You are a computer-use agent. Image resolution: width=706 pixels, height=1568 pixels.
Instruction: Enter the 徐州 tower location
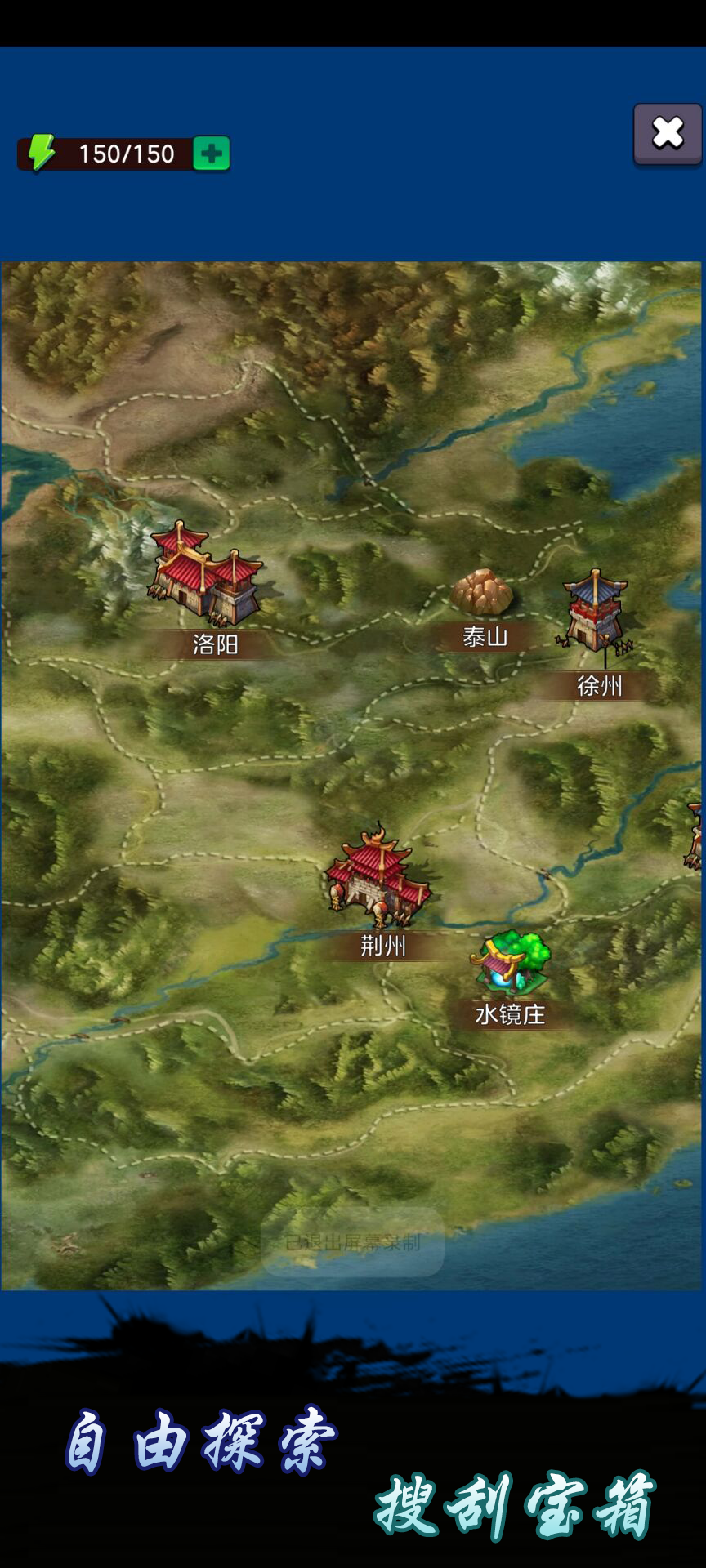[x=595, y=612]
